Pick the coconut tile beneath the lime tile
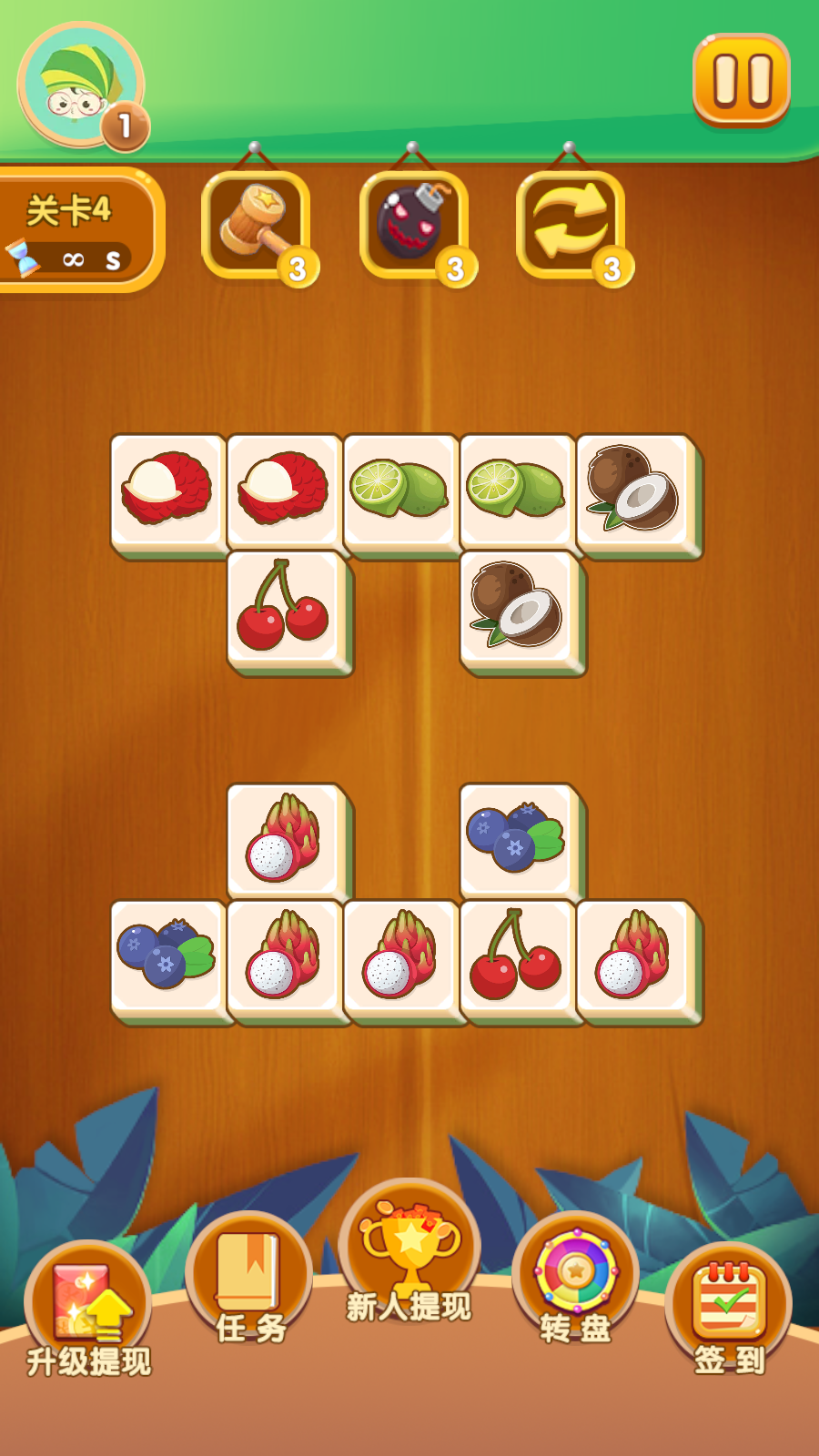 517,608
